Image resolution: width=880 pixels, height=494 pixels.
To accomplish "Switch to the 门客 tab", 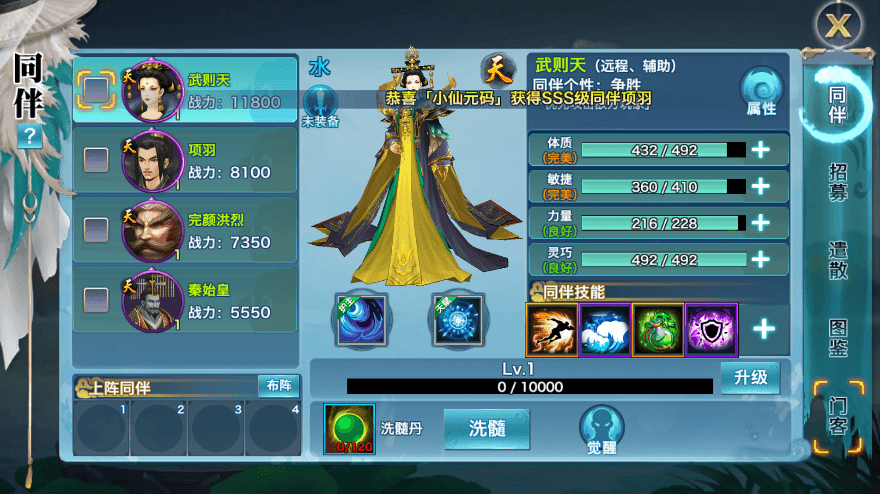I will coord(838,414).
